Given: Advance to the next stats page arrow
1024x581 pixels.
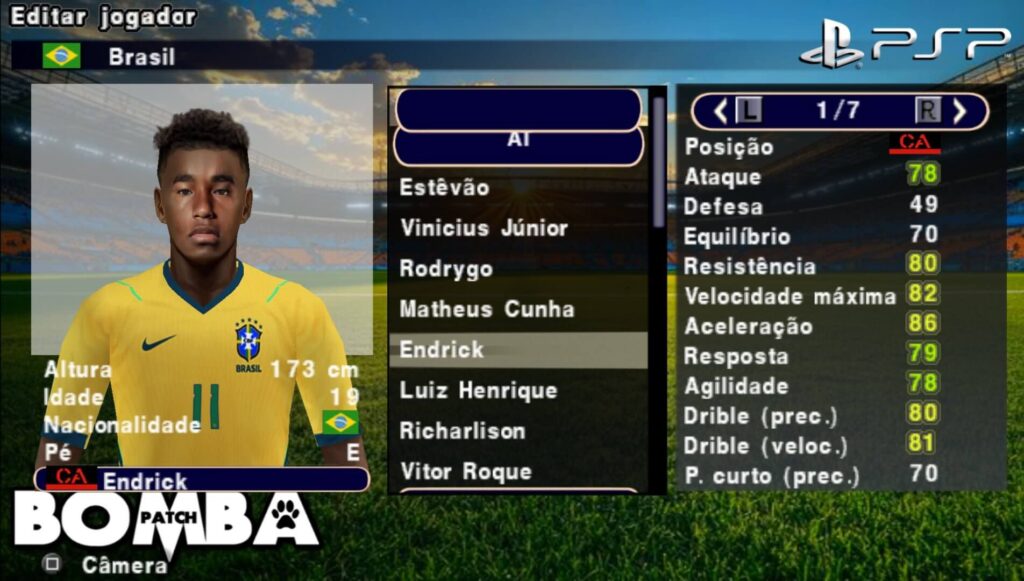Looking at the screenshot, I should pos(960,110).
